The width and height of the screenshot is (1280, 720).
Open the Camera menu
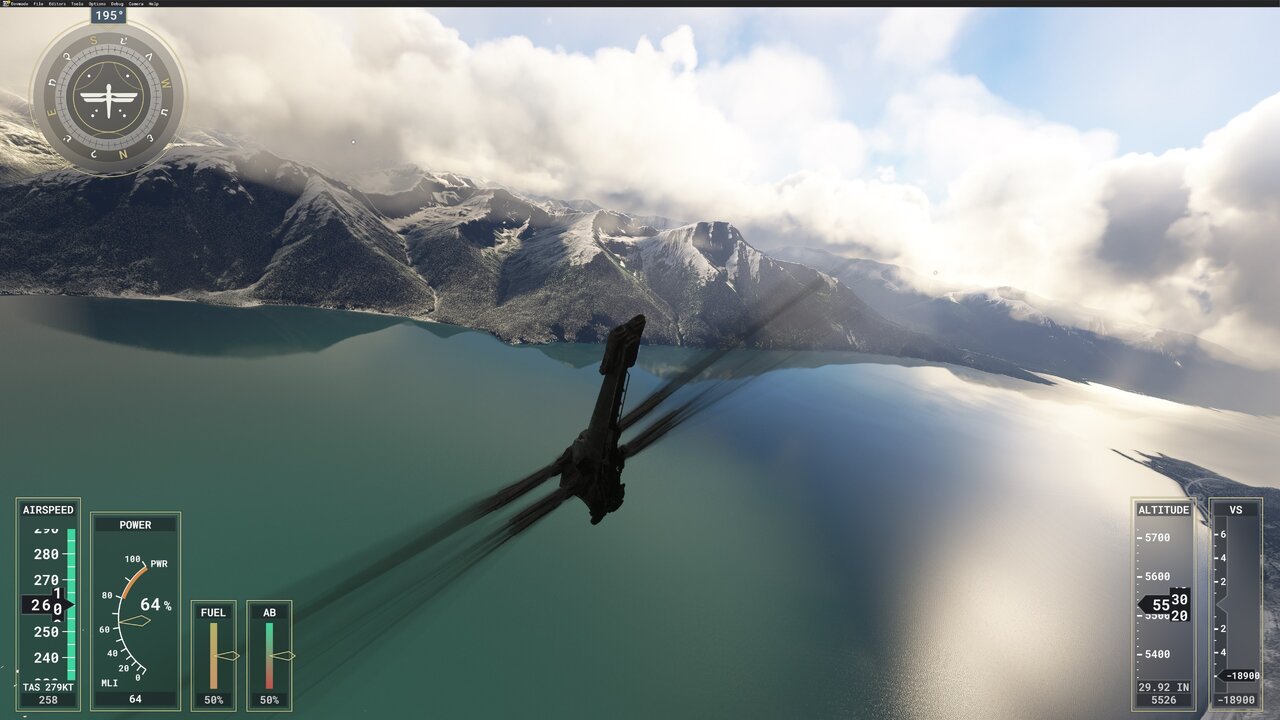tap(136, 4)
